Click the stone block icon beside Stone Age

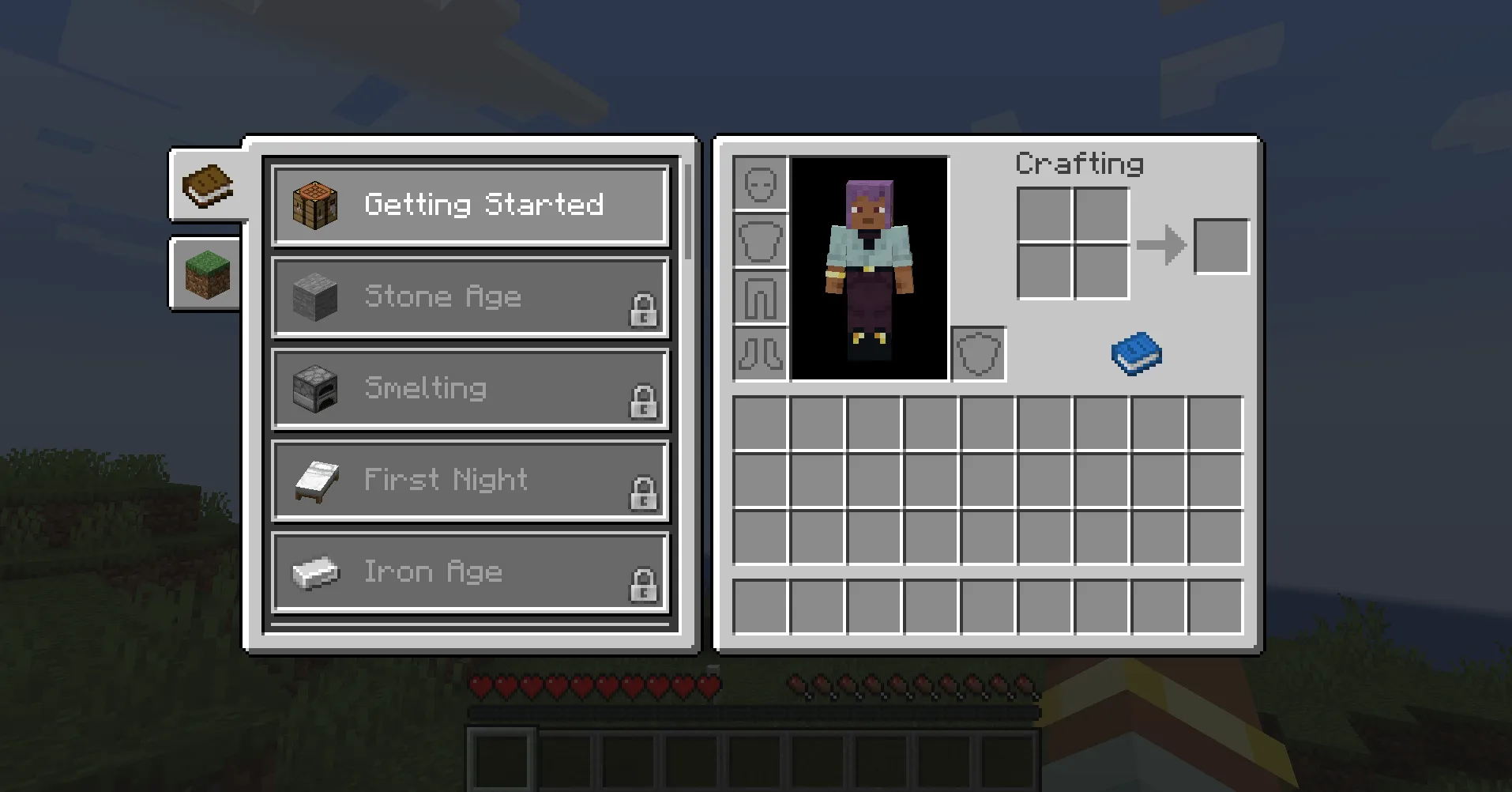[x=314, y=296]
